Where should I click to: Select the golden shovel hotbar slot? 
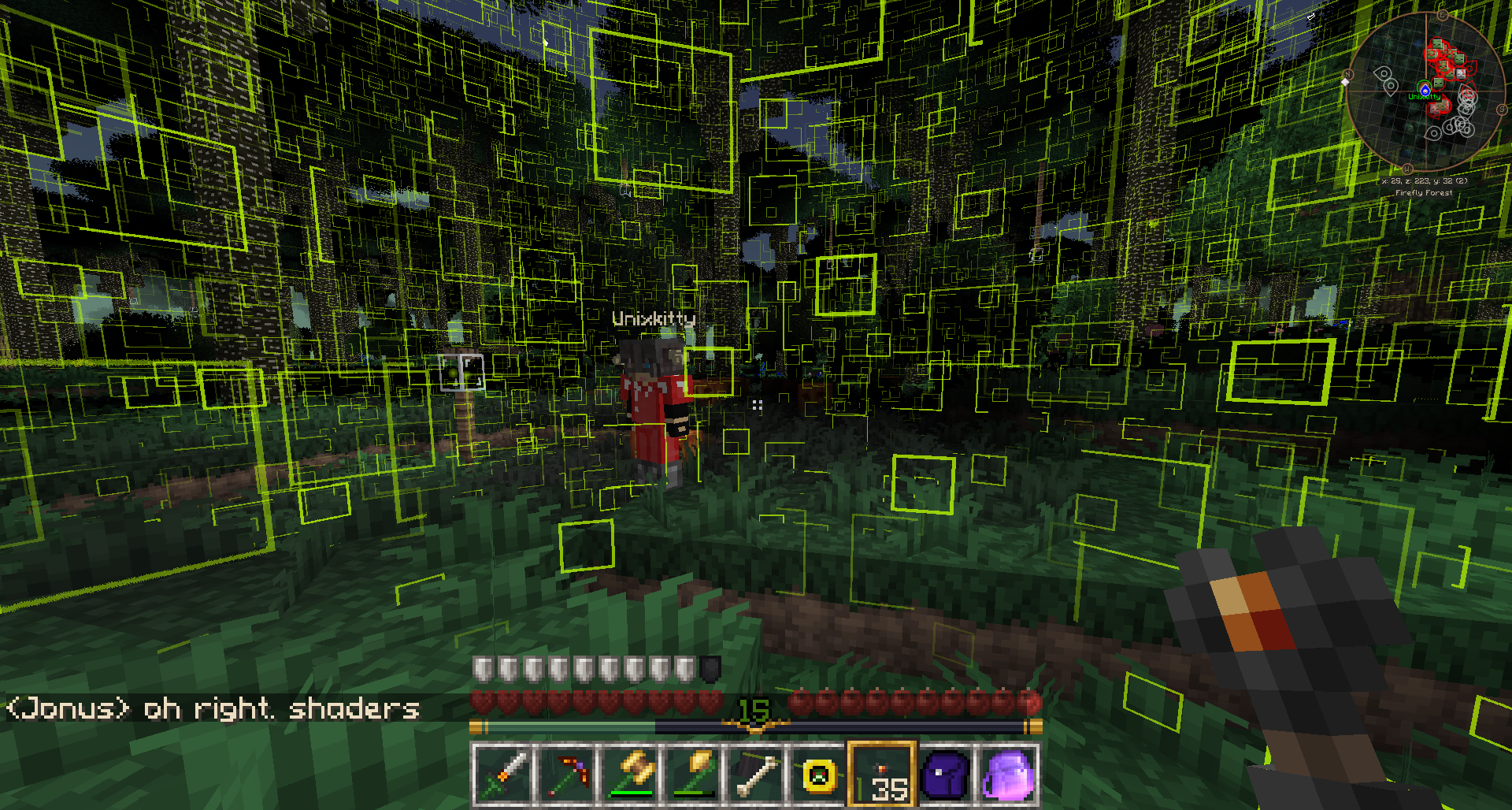[693, 775]
